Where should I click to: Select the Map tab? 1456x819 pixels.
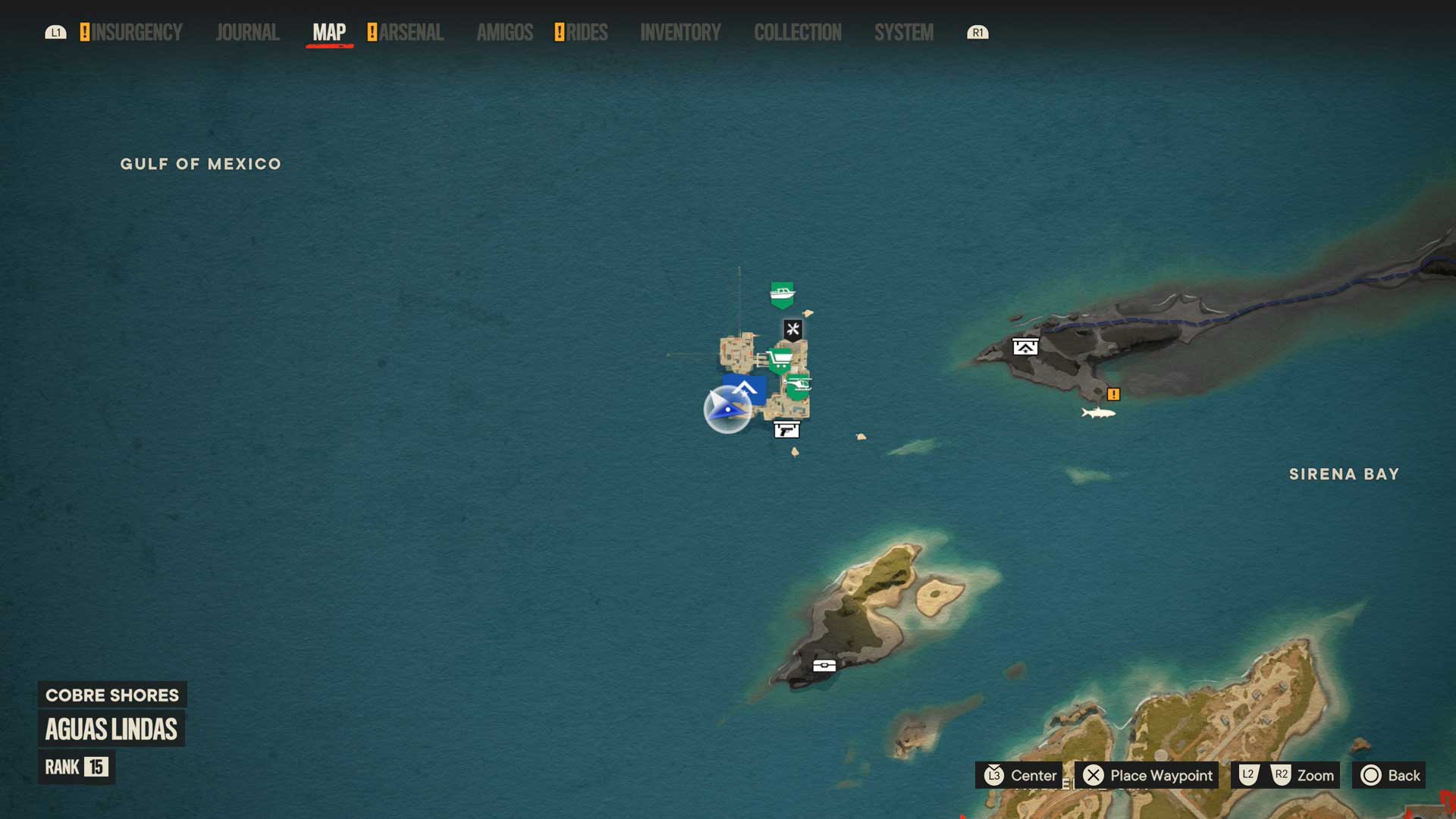click(329, 33)
